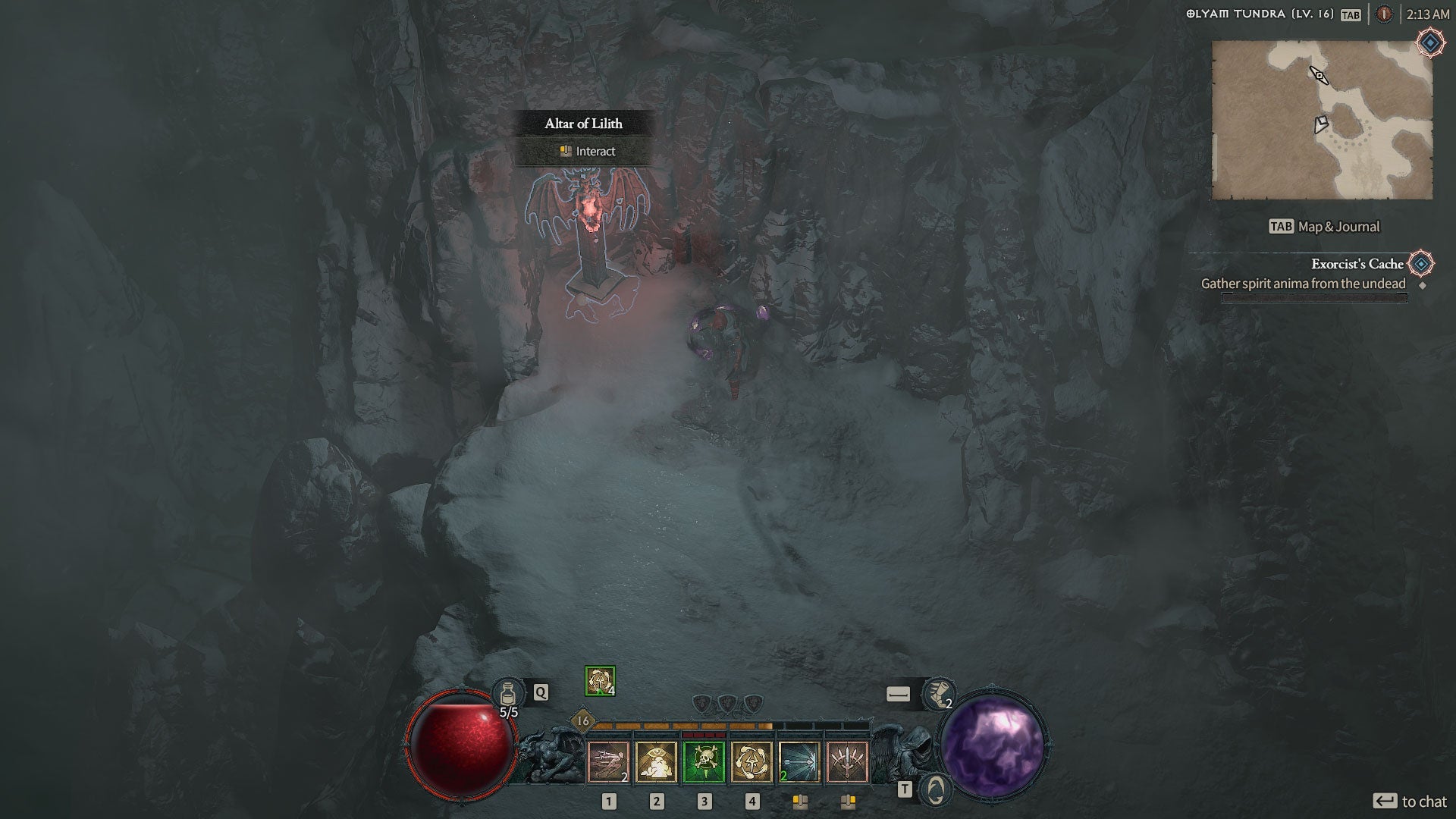Image resolution: width=1456 pixels, height=819 pixels.
Task: Activate the swirling arrow skill slot
Action: click(x=752, y=761)
